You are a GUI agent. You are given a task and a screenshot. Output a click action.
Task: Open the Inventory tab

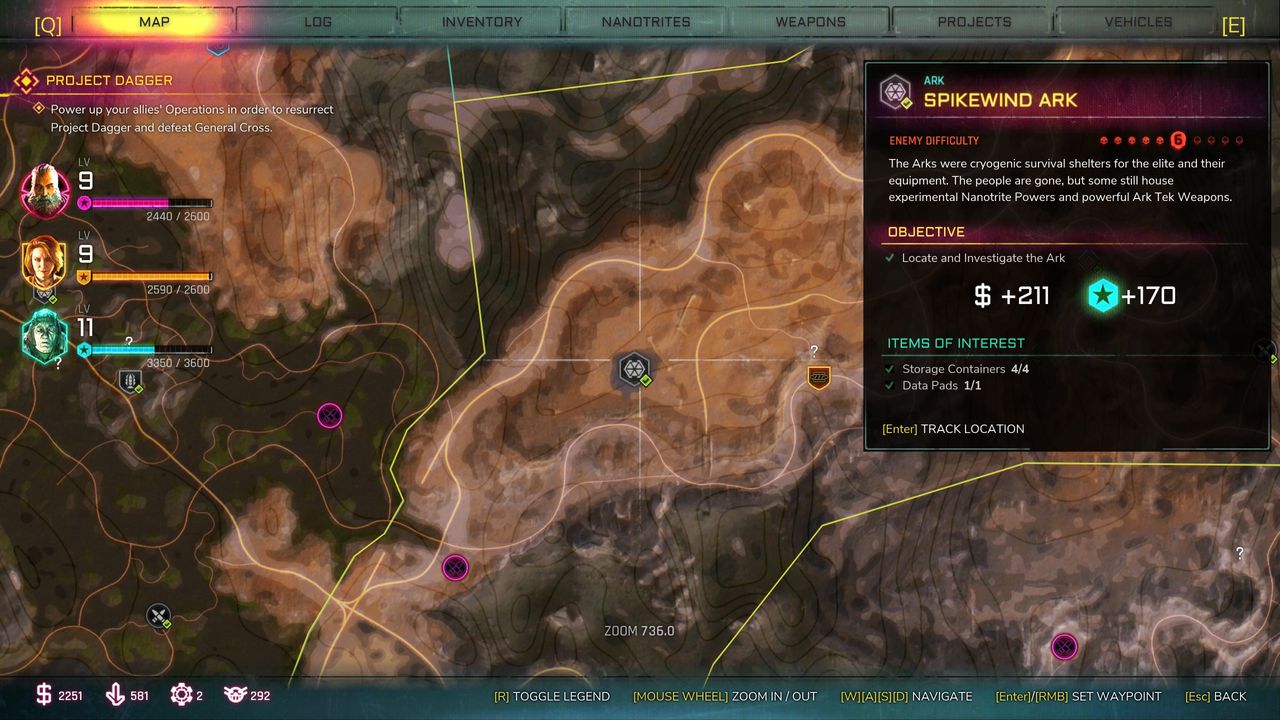tap(482, 21)
